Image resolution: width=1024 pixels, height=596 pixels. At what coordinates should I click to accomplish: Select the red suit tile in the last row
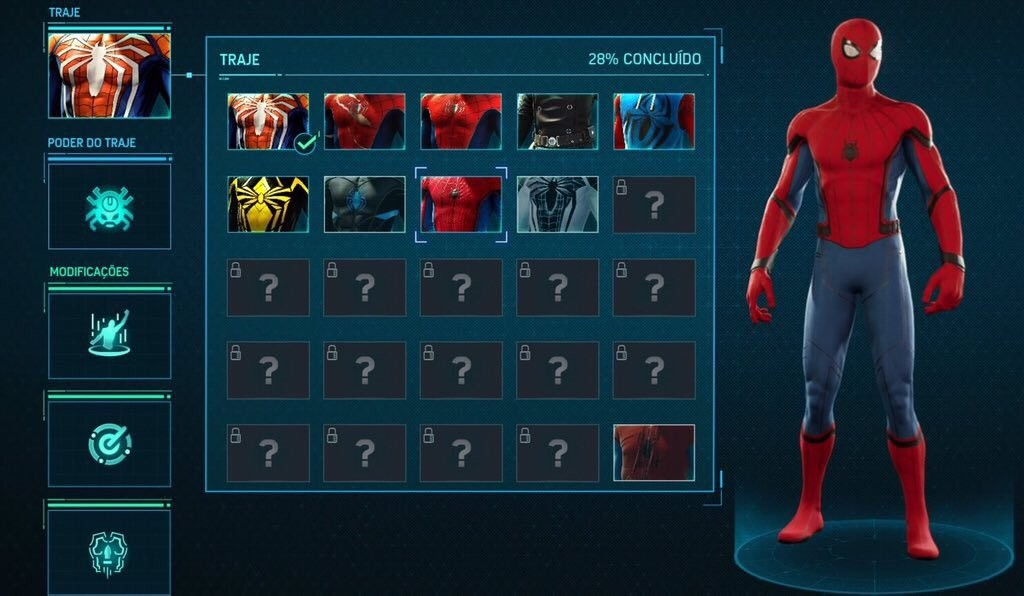(654, 452)
